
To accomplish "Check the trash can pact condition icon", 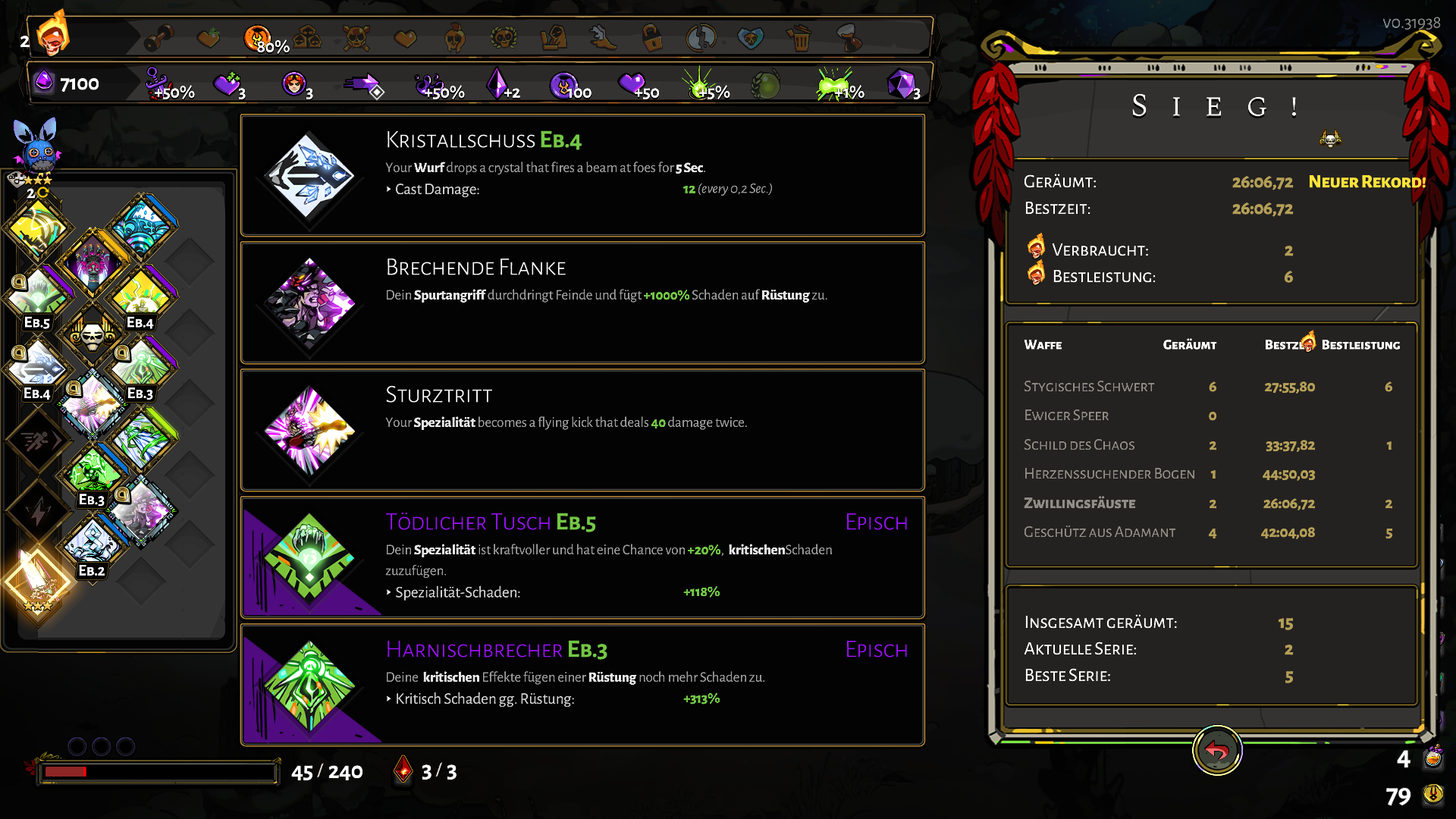I will tap(799, 36).
